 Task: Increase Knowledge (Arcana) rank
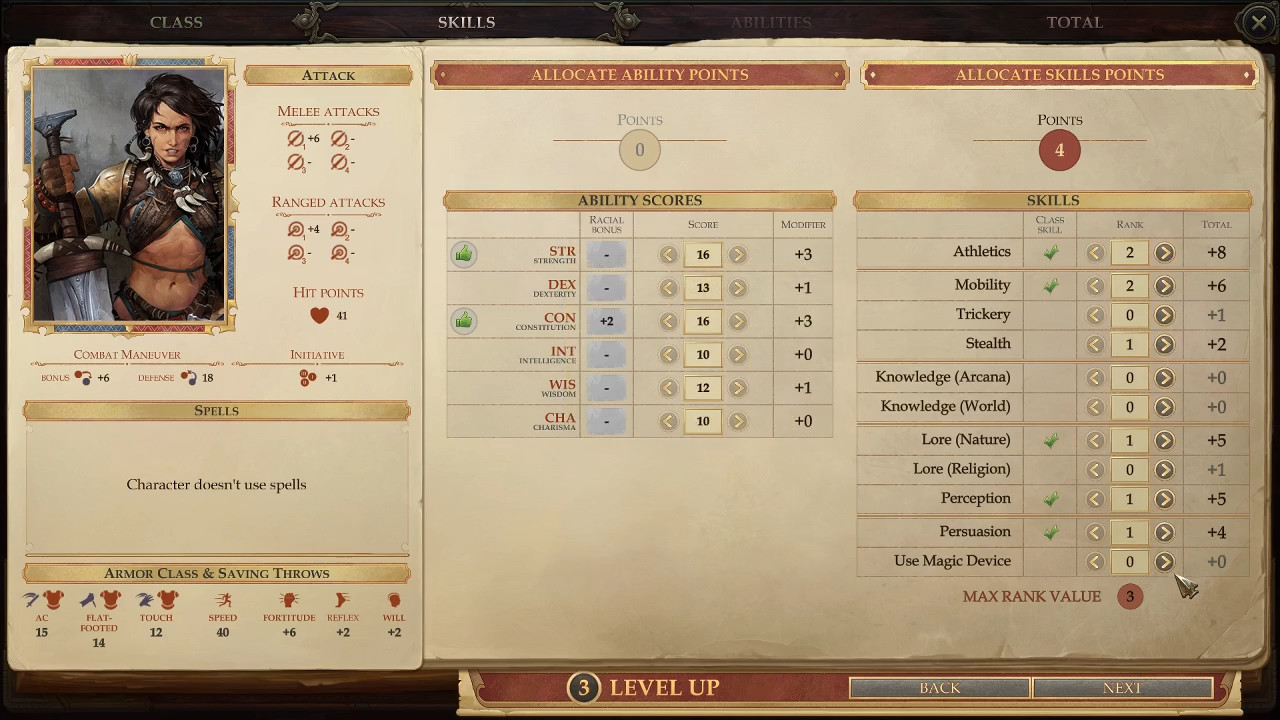coord(1164,378)
